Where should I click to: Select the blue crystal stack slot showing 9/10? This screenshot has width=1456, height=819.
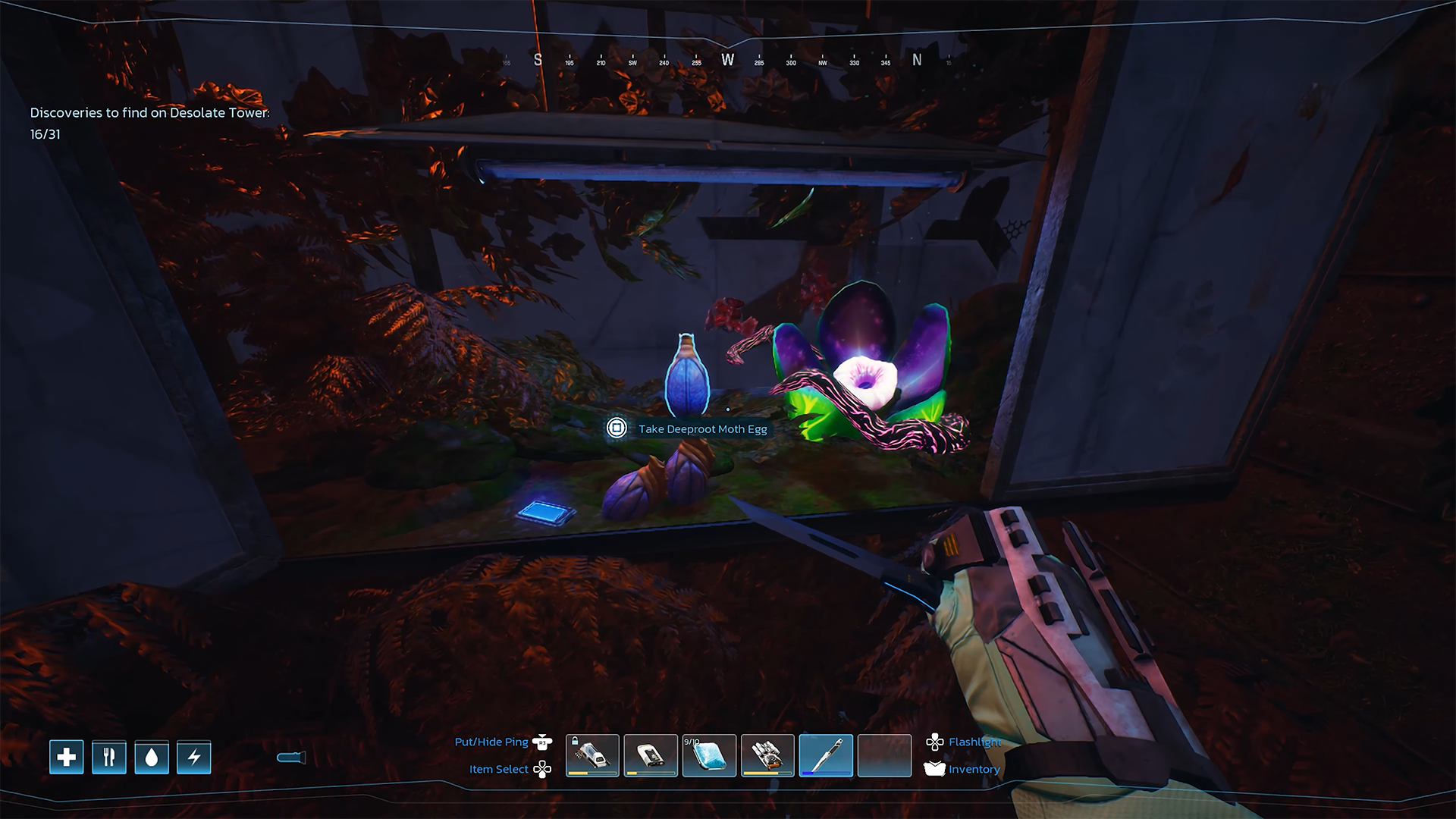[x=709, y=755]
